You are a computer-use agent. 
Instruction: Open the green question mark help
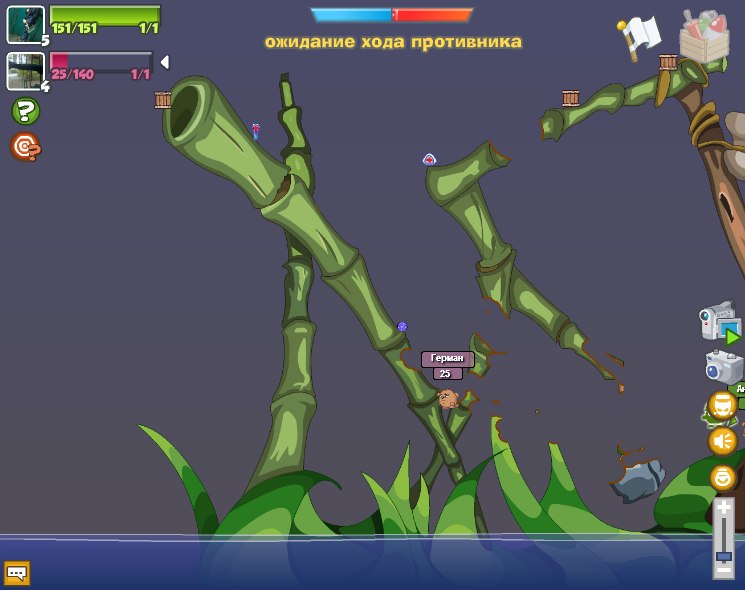pyautogui.click(x=25, y=111)
